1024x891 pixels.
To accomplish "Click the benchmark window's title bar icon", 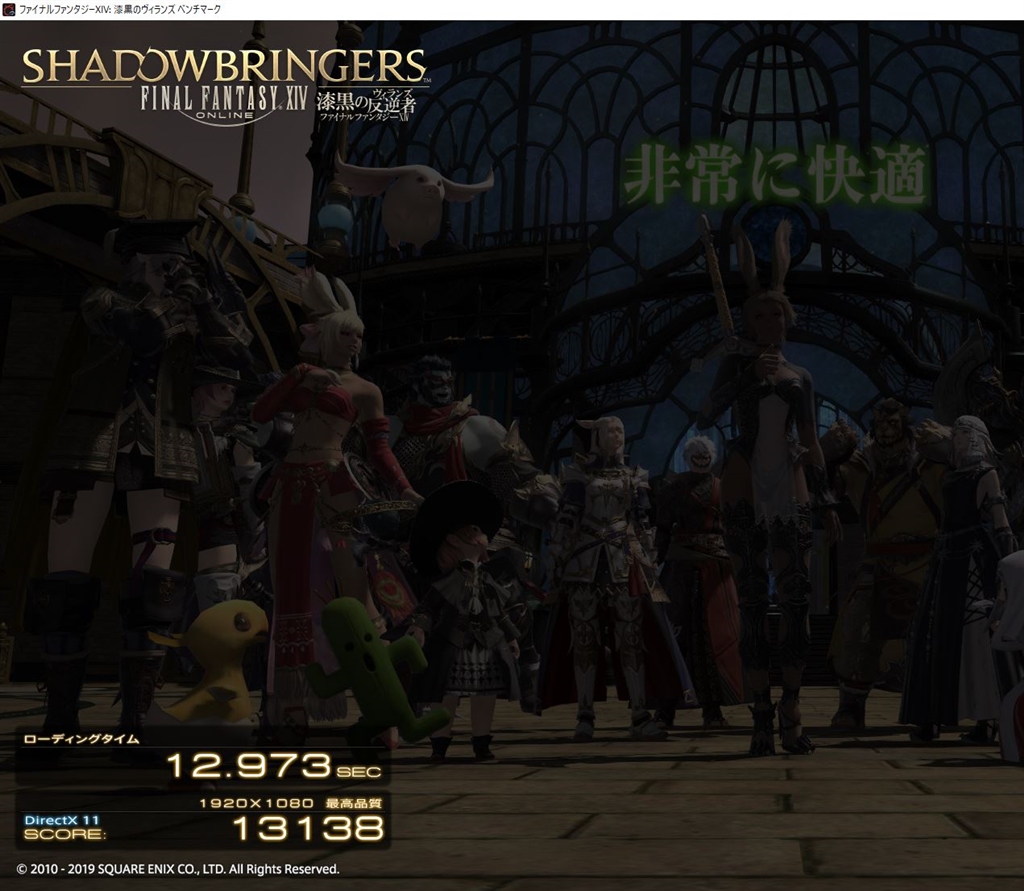I will point(9,9).
